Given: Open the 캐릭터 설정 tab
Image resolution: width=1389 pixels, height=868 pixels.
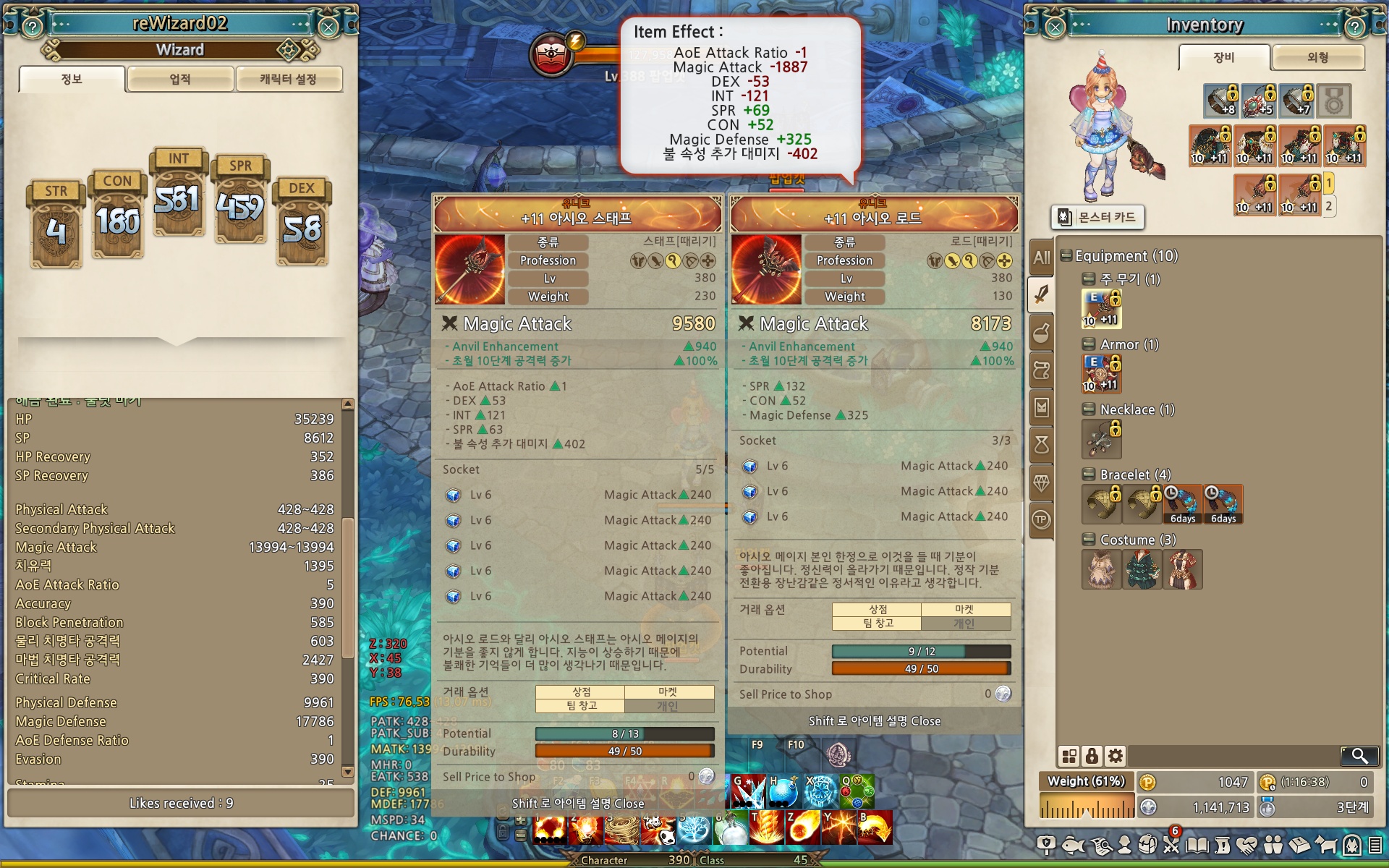Looking at the screenshot, I should pyautogui.click(x=288, y=79).
